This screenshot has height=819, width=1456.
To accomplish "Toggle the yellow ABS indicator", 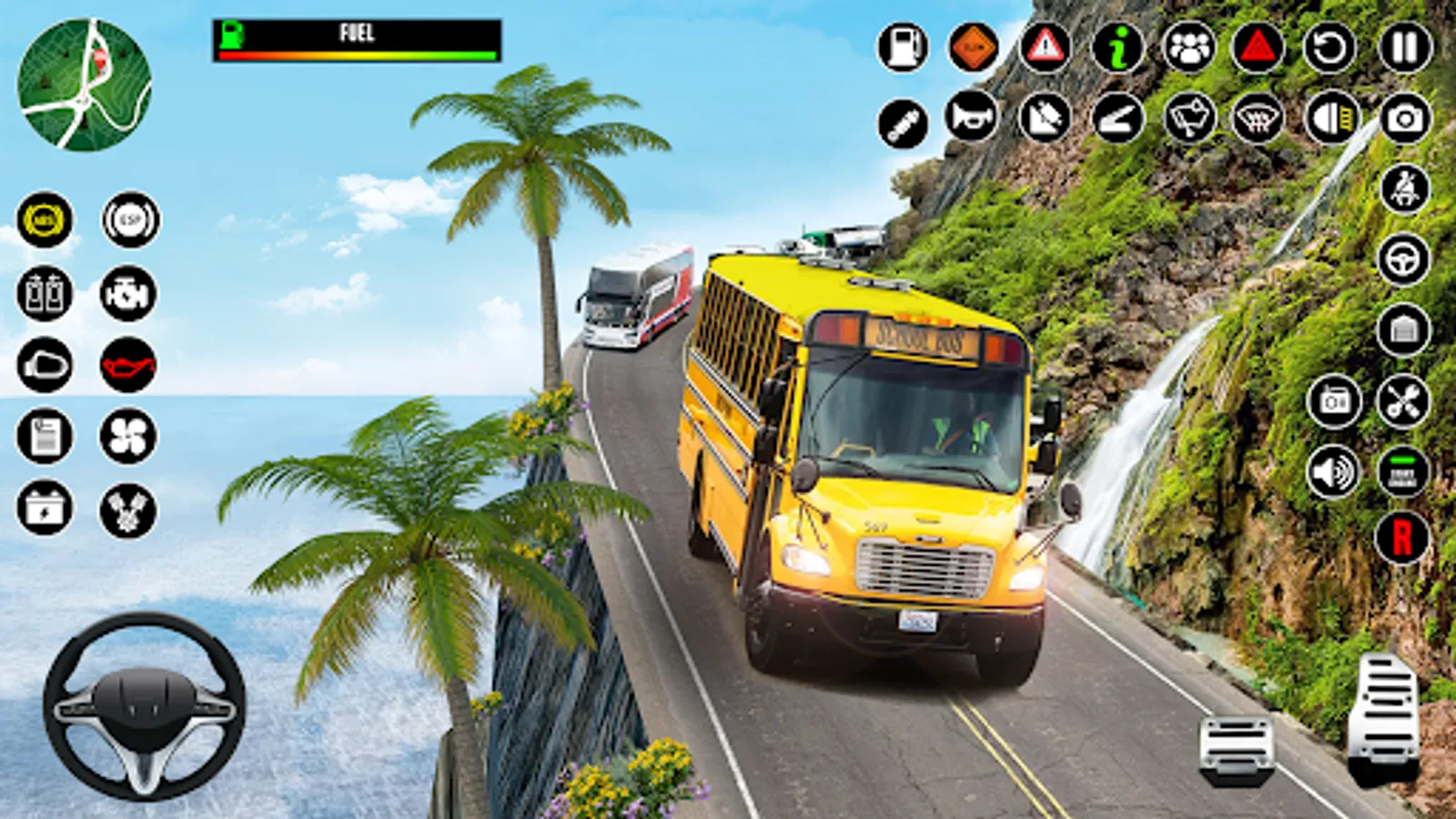I will coord(44,220).
